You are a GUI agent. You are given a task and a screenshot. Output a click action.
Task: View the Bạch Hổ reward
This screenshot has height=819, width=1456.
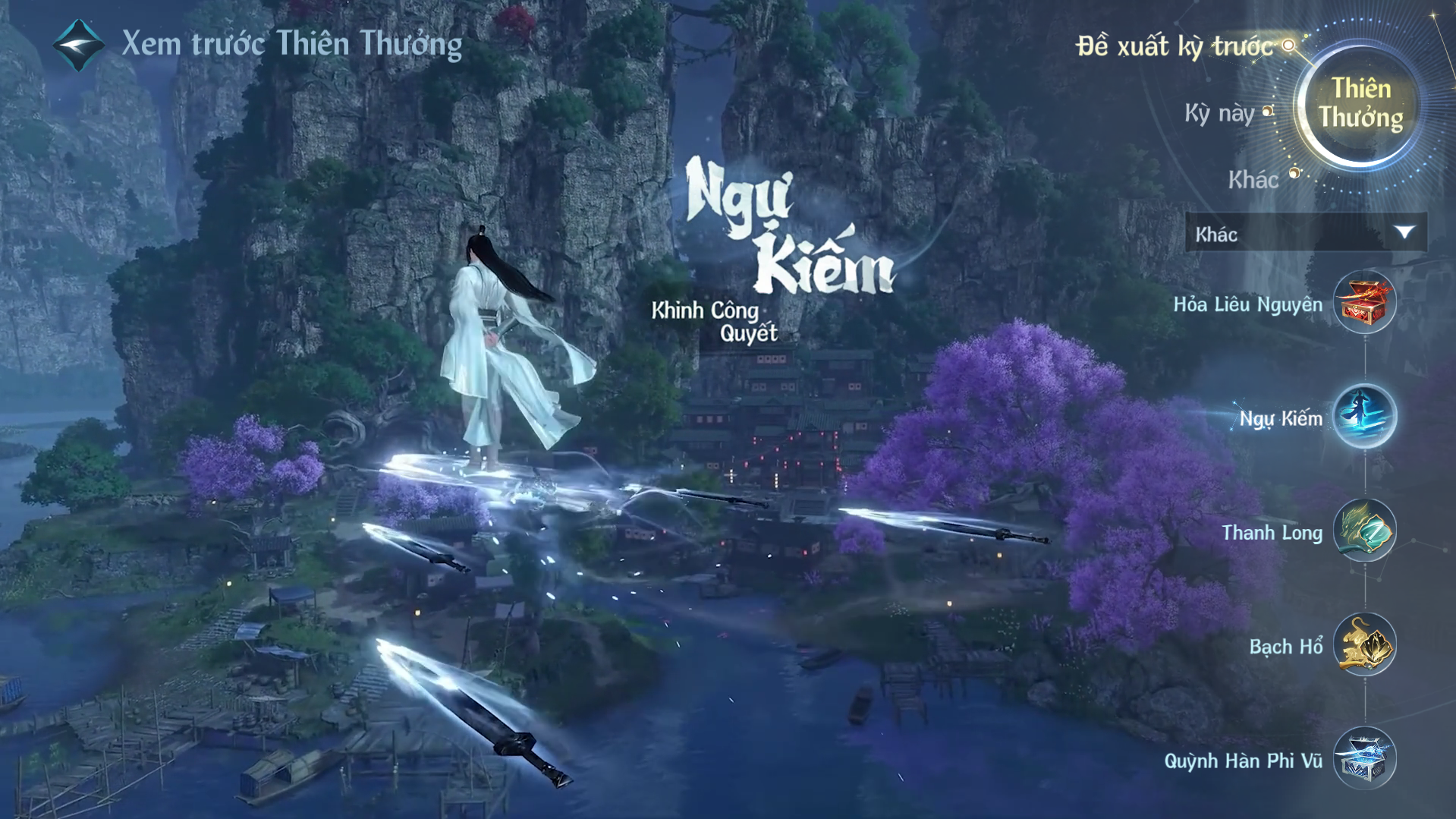tap(1364, 644)
